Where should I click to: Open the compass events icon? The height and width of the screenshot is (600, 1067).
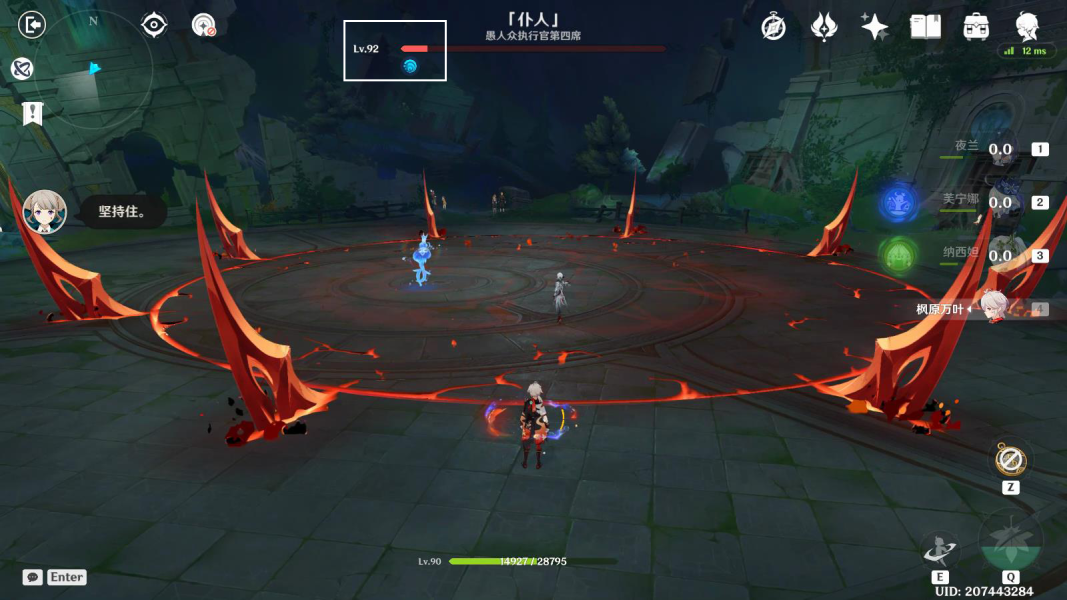(773, 27)
